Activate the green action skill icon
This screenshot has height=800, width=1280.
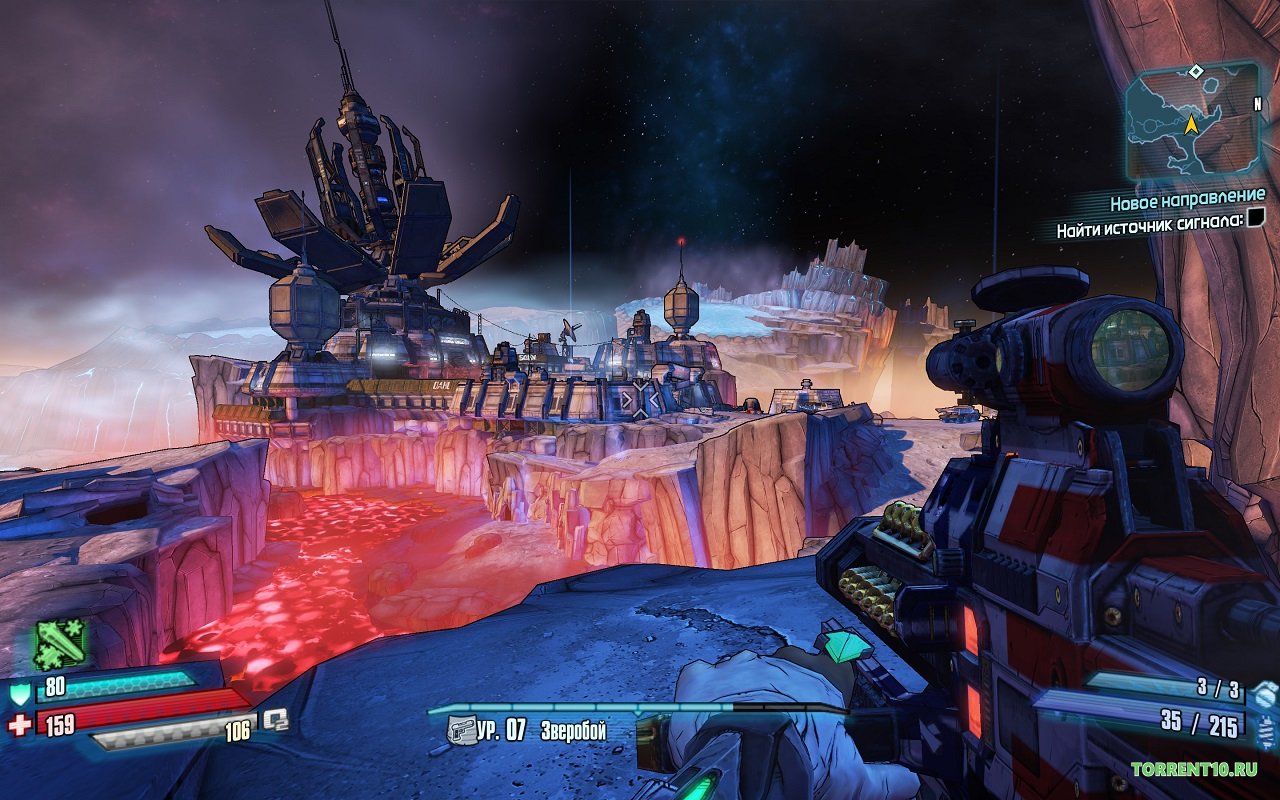tap(61, 644)
